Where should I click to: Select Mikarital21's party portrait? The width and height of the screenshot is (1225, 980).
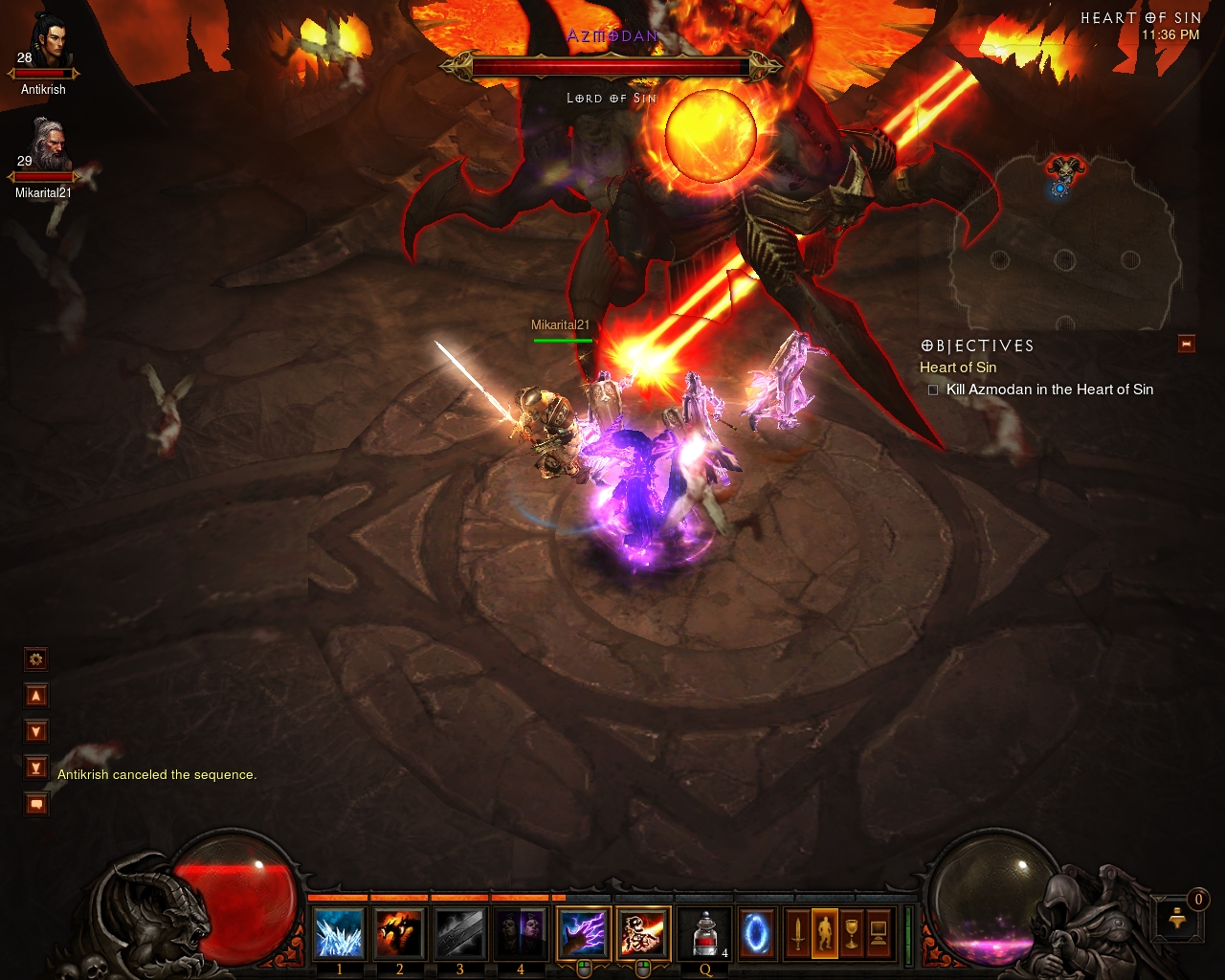[48, 145]
